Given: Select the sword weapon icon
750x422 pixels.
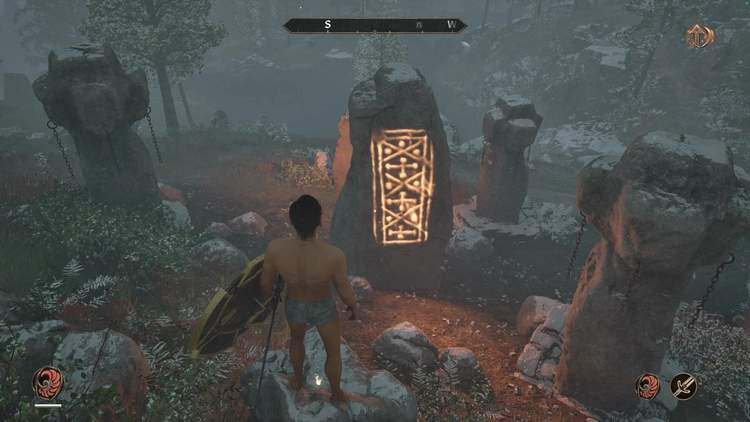Looking at the screenshot, I should click(x=684, y=386).
